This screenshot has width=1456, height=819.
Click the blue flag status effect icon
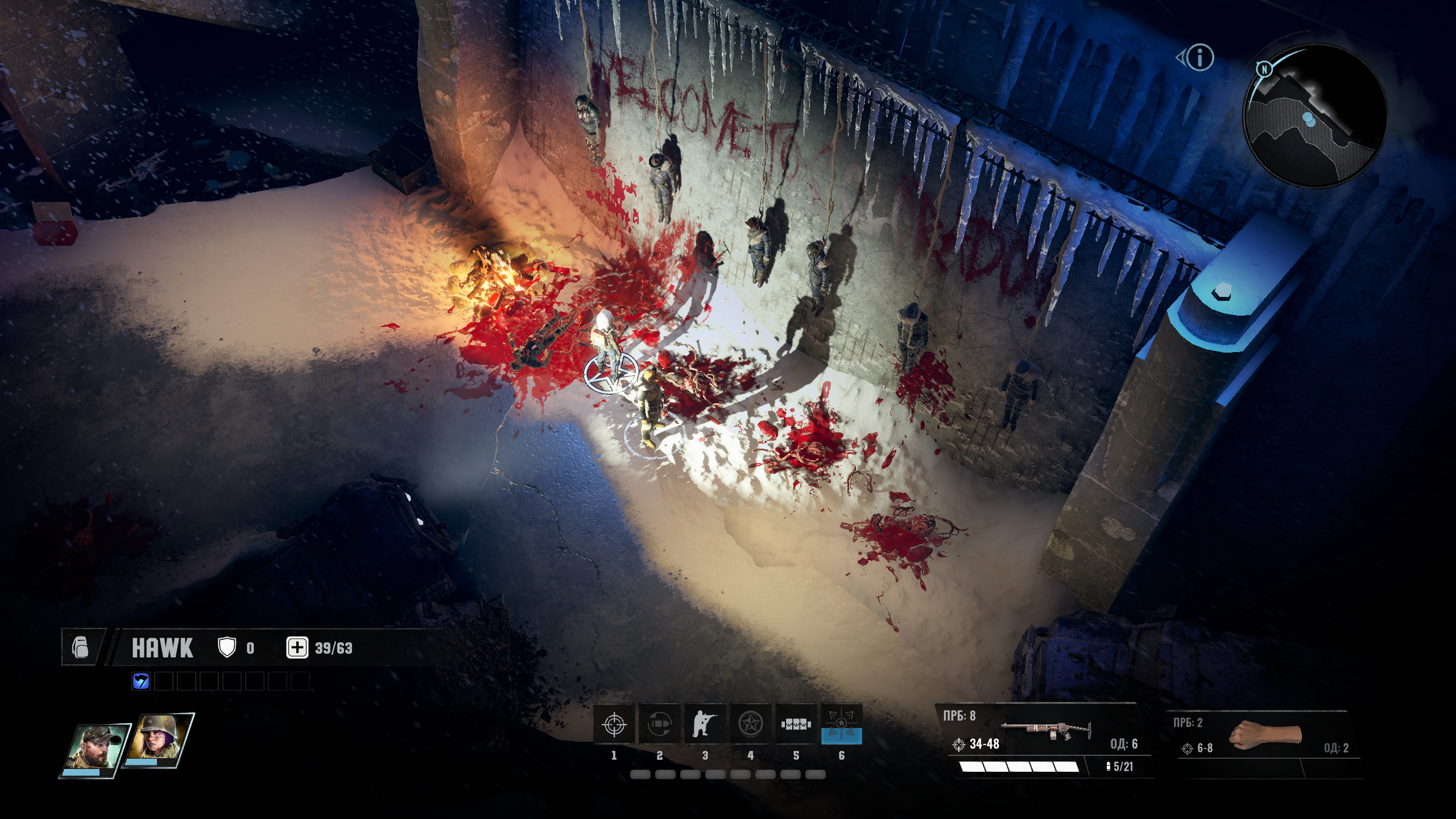click(x=140, y=681)
